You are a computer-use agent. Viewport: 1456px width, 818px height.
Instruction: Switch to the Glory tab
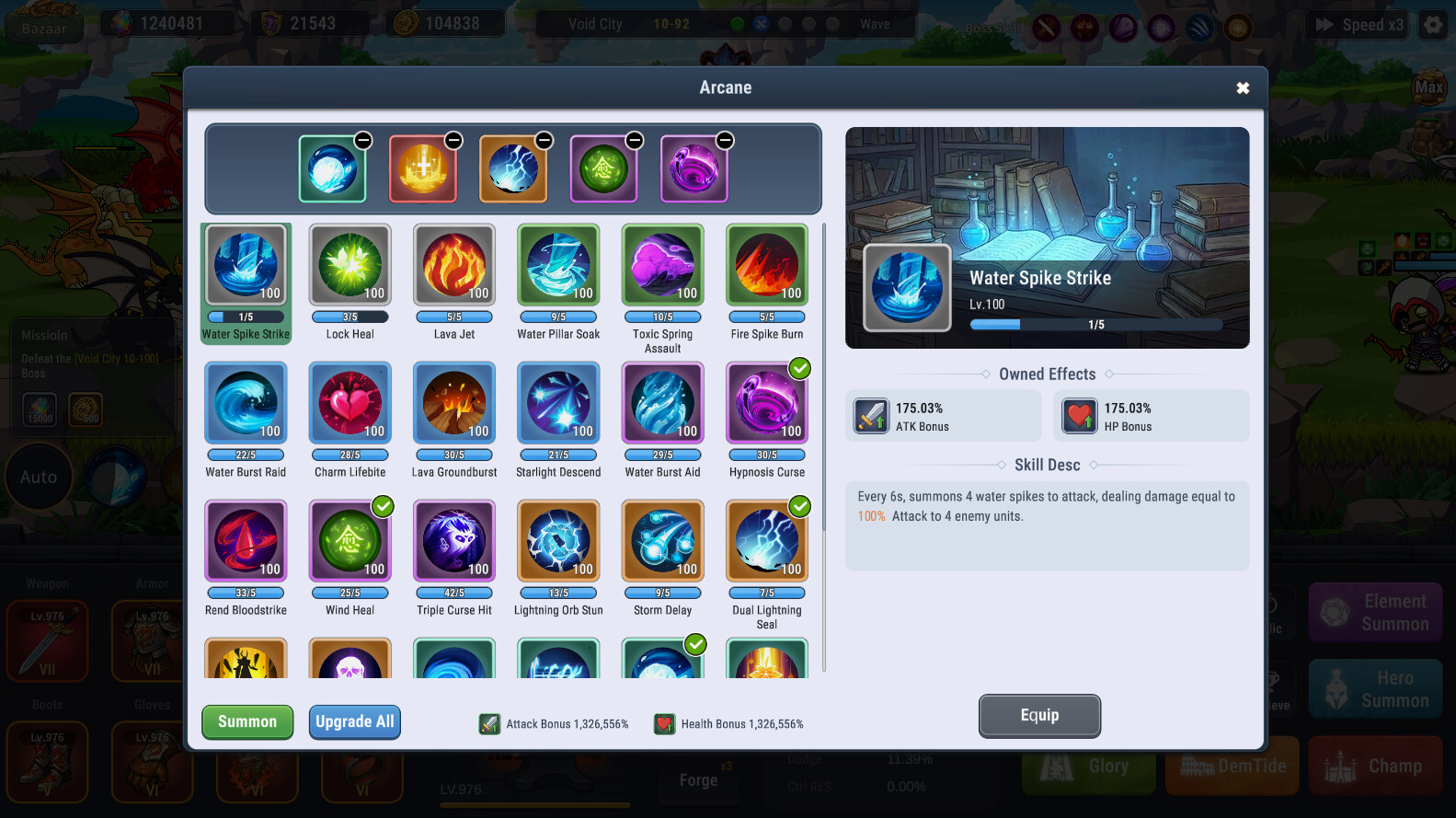[x=1088, y=766]
